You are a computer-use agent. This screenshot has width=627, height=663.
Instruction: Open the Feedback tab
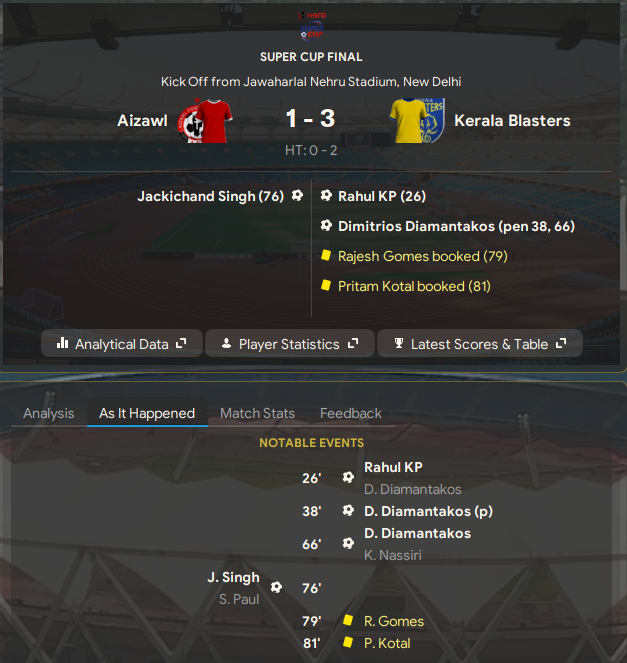click(350, 413)
